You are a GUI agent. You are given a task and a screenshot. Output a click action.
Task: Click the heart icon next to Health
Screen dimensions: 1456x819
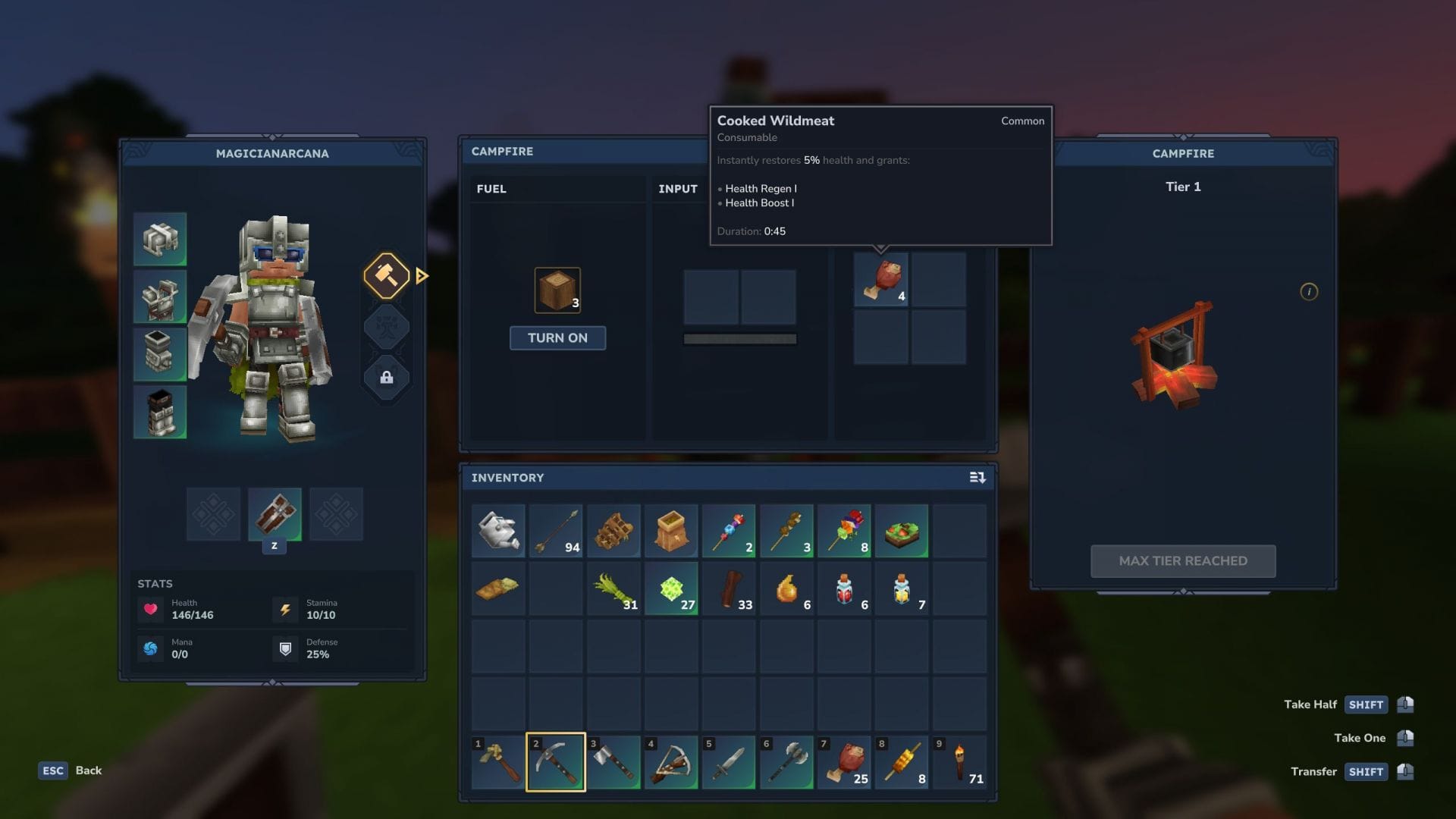click(151, 610)
